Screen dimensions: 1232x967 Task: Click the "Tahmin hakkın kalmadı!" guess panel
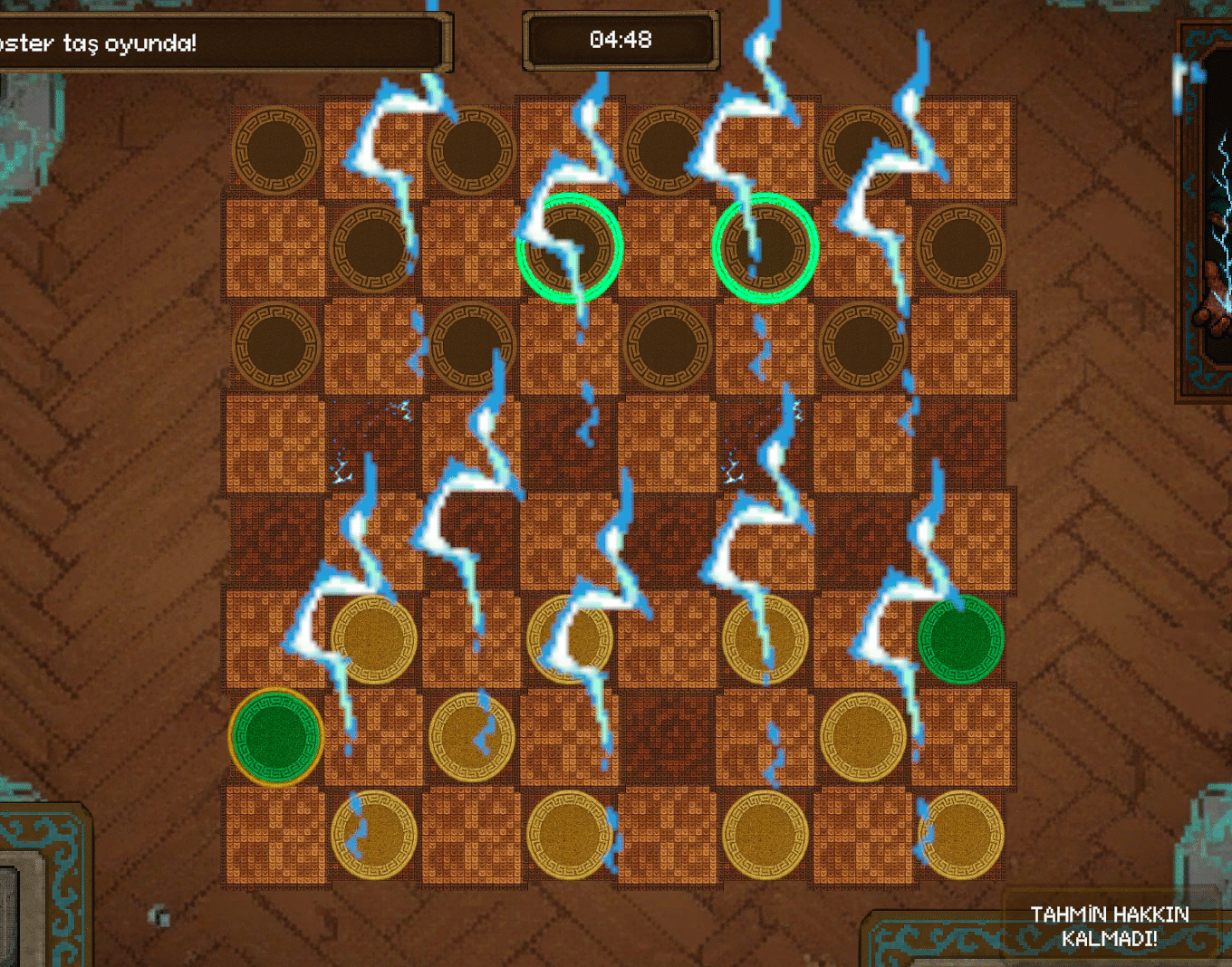[x=1109, y=927]
